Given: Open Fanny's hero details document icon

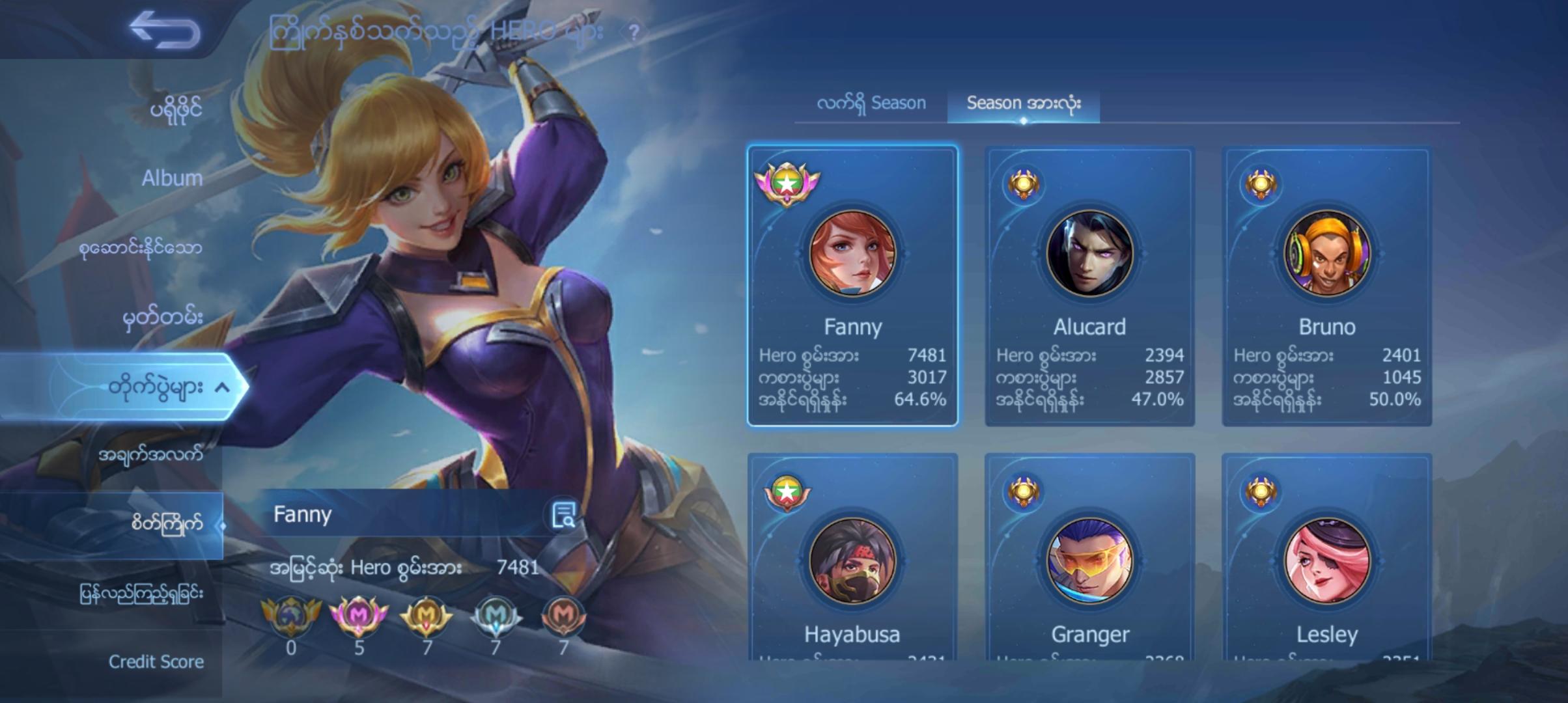Looking at the screenshot, I should 563,514.
